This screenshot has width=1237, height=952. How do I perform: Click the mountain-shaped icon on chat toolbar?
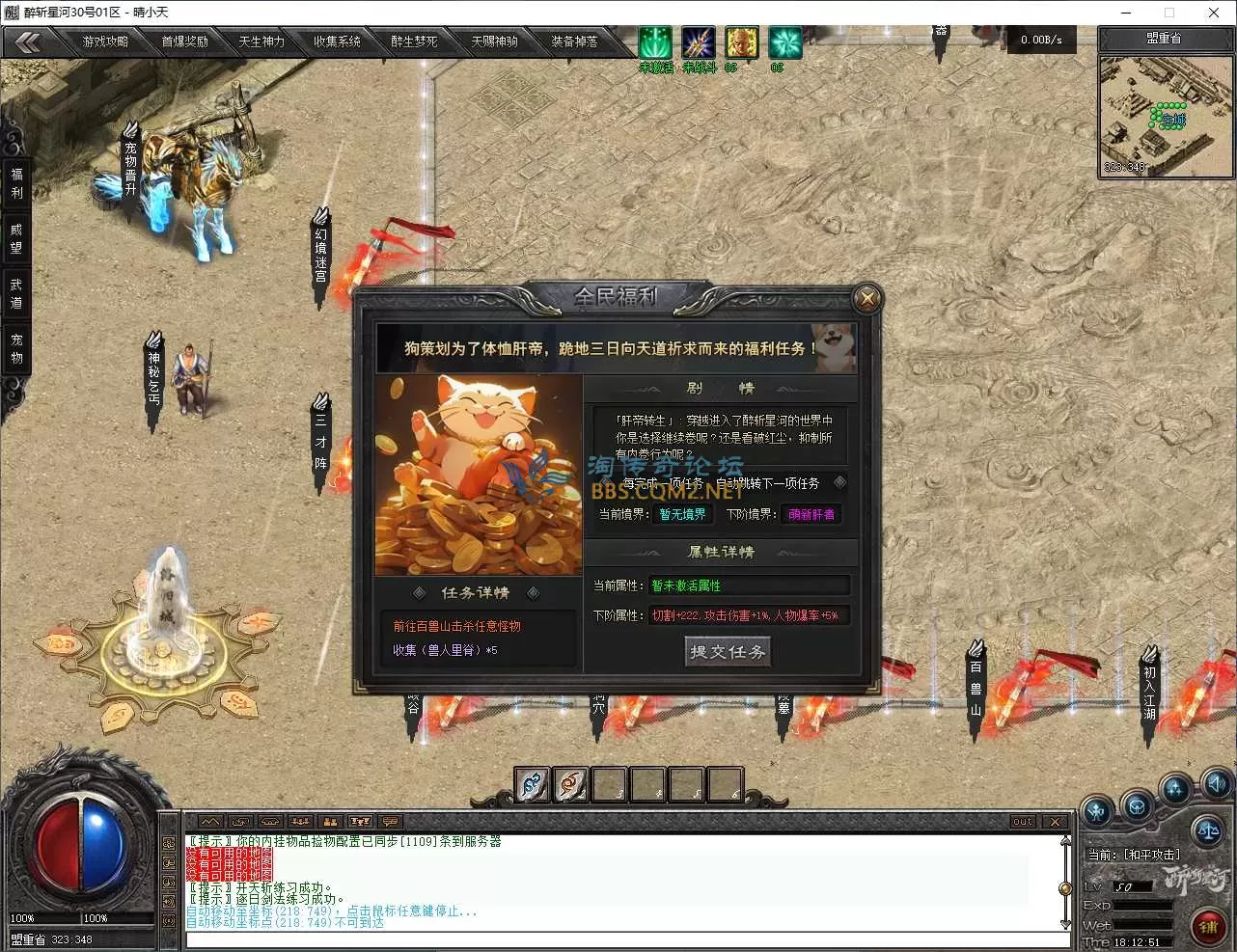pos(210,821)
